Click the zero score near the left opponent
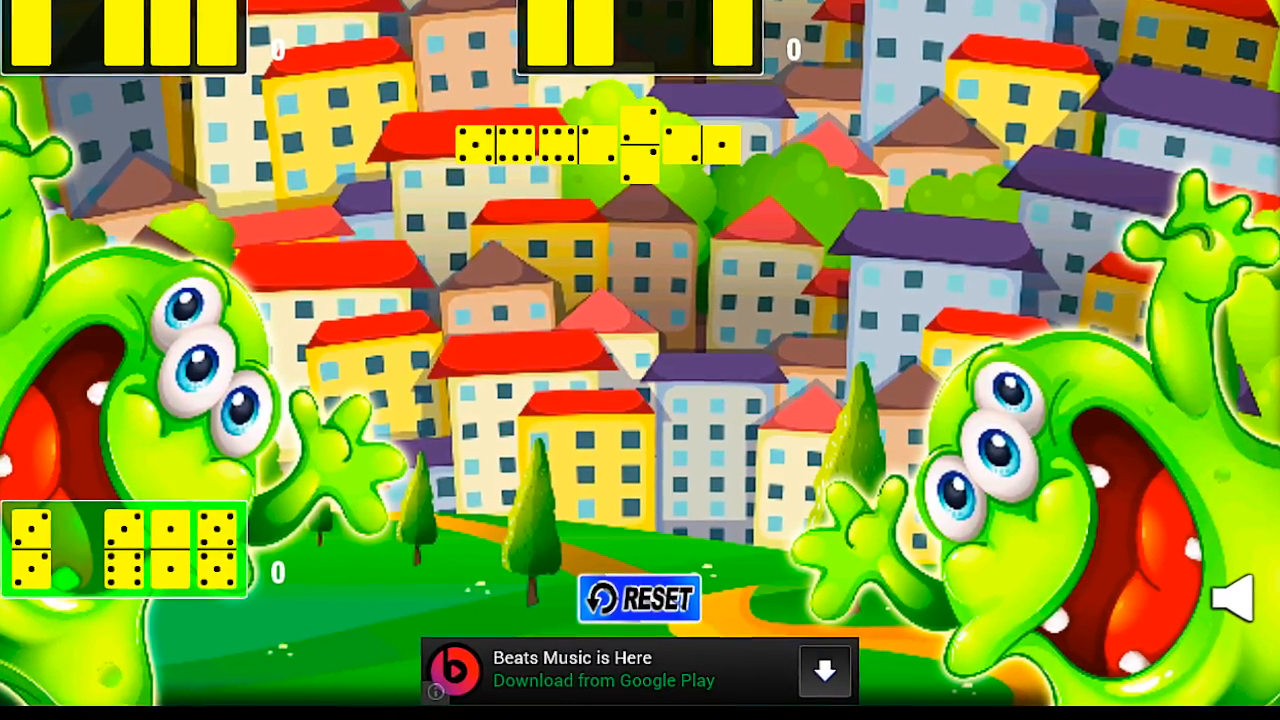The image size is (1280, 720). [278, 48]
